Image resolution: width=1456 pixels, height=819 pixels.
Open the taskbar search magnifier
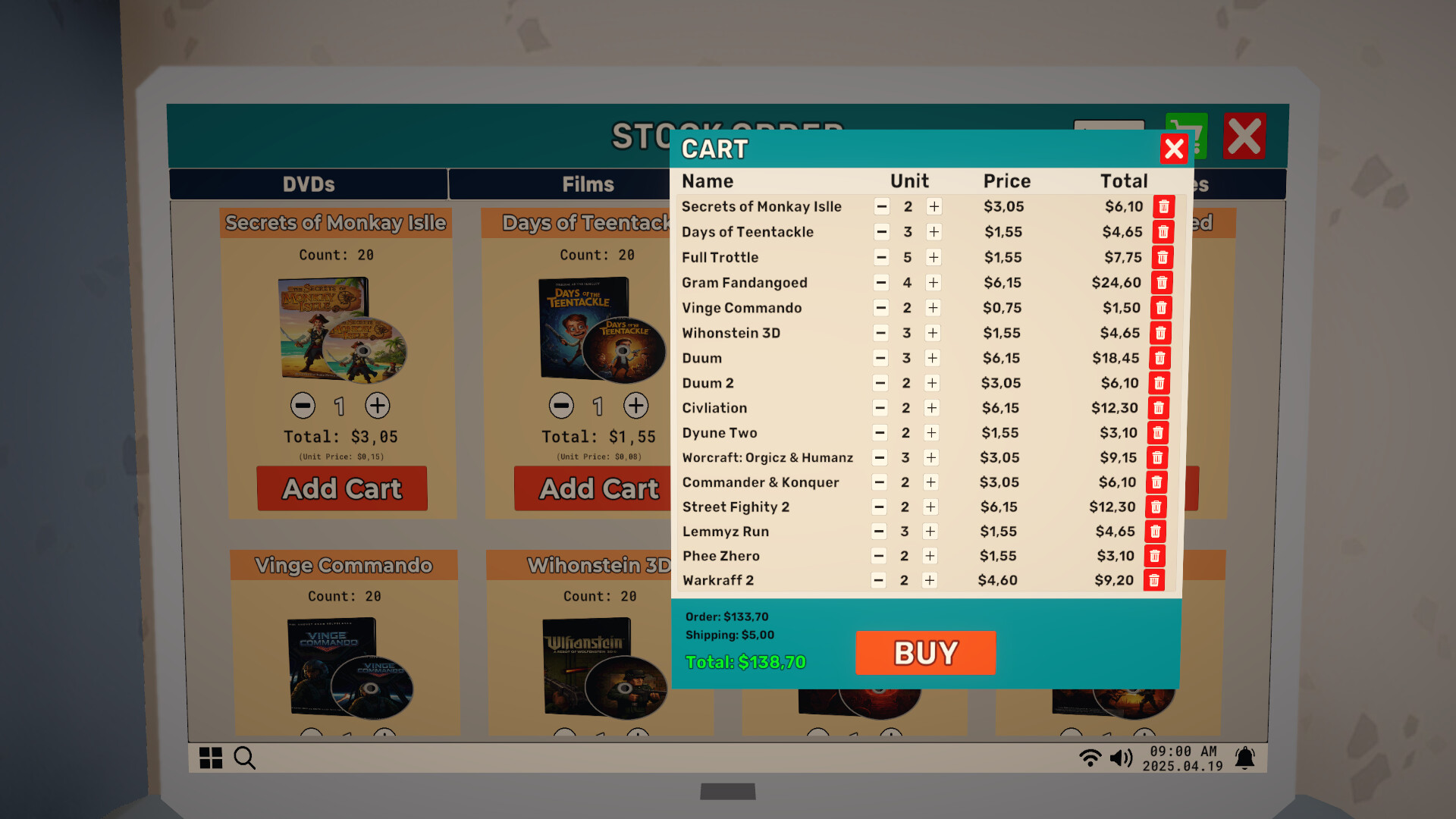tap(244, 758)
